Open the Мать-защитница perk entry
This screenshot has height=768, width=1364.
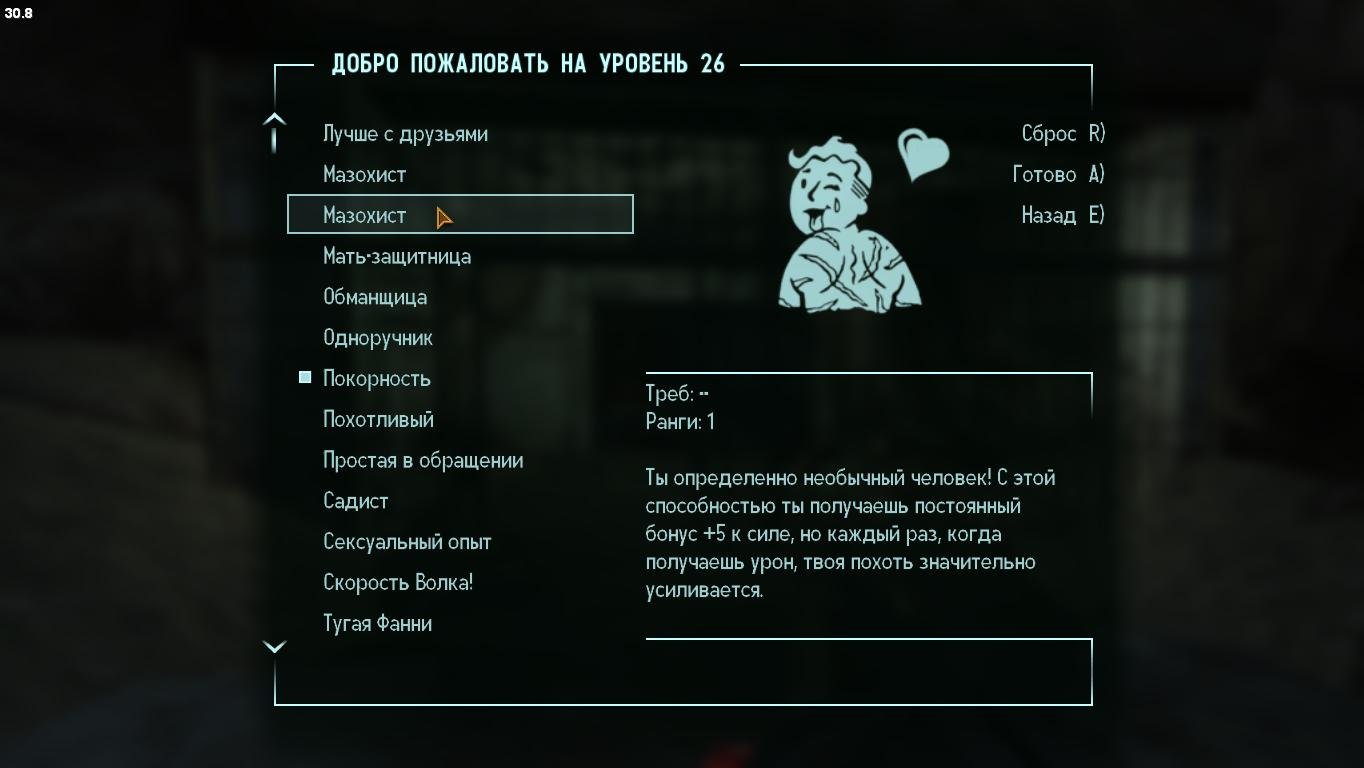(397, 256)
